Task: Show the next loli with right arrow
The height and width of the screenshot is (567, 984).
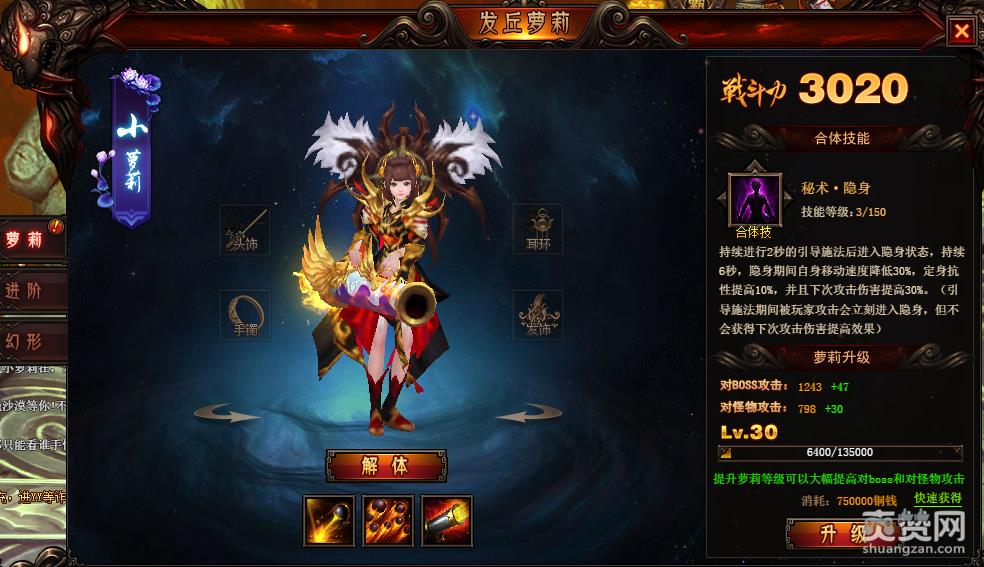Action: tap(528, 413)
